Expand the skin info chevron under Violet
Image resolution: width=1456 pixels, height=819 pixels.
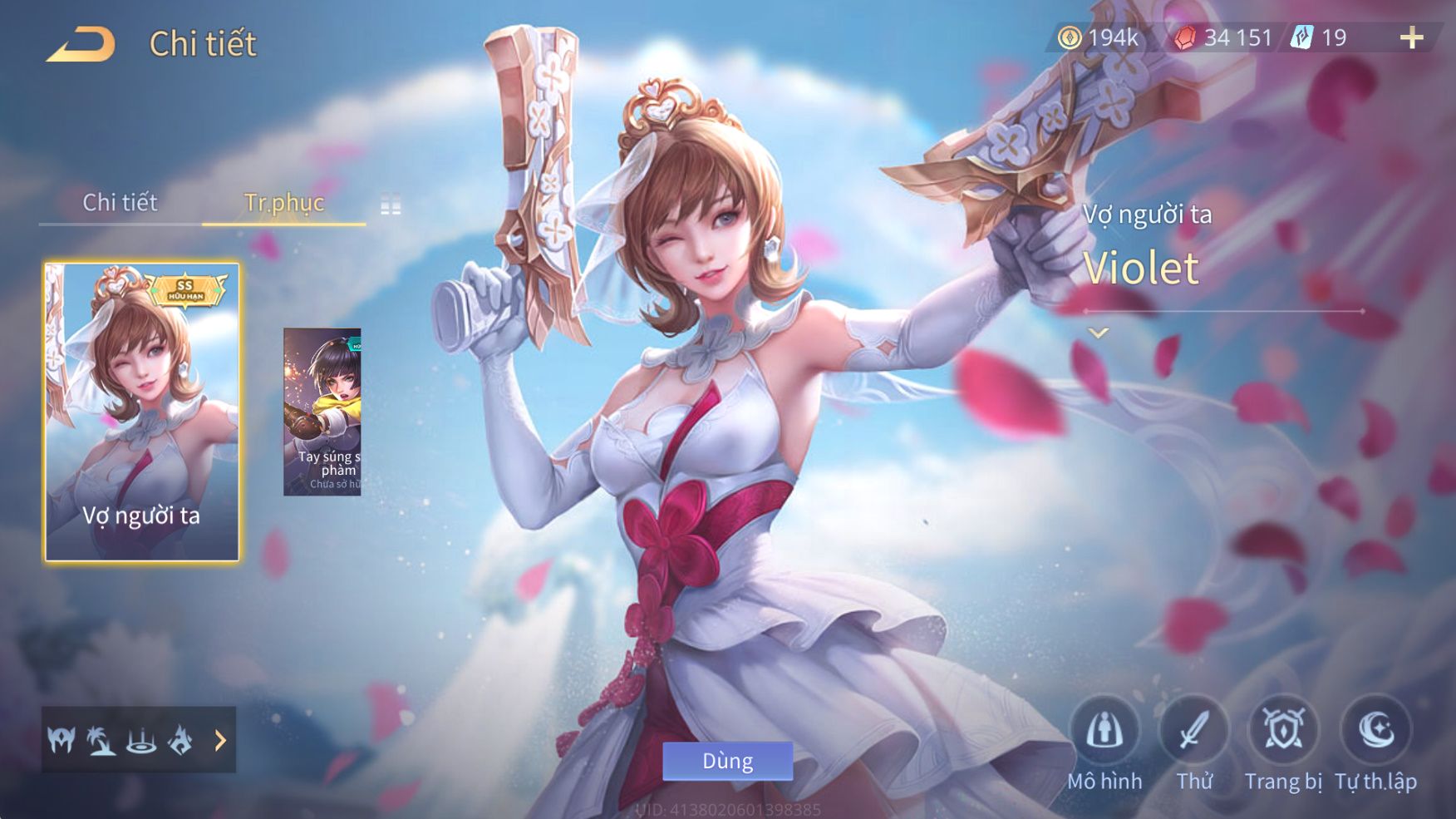tap(1099, 333)
